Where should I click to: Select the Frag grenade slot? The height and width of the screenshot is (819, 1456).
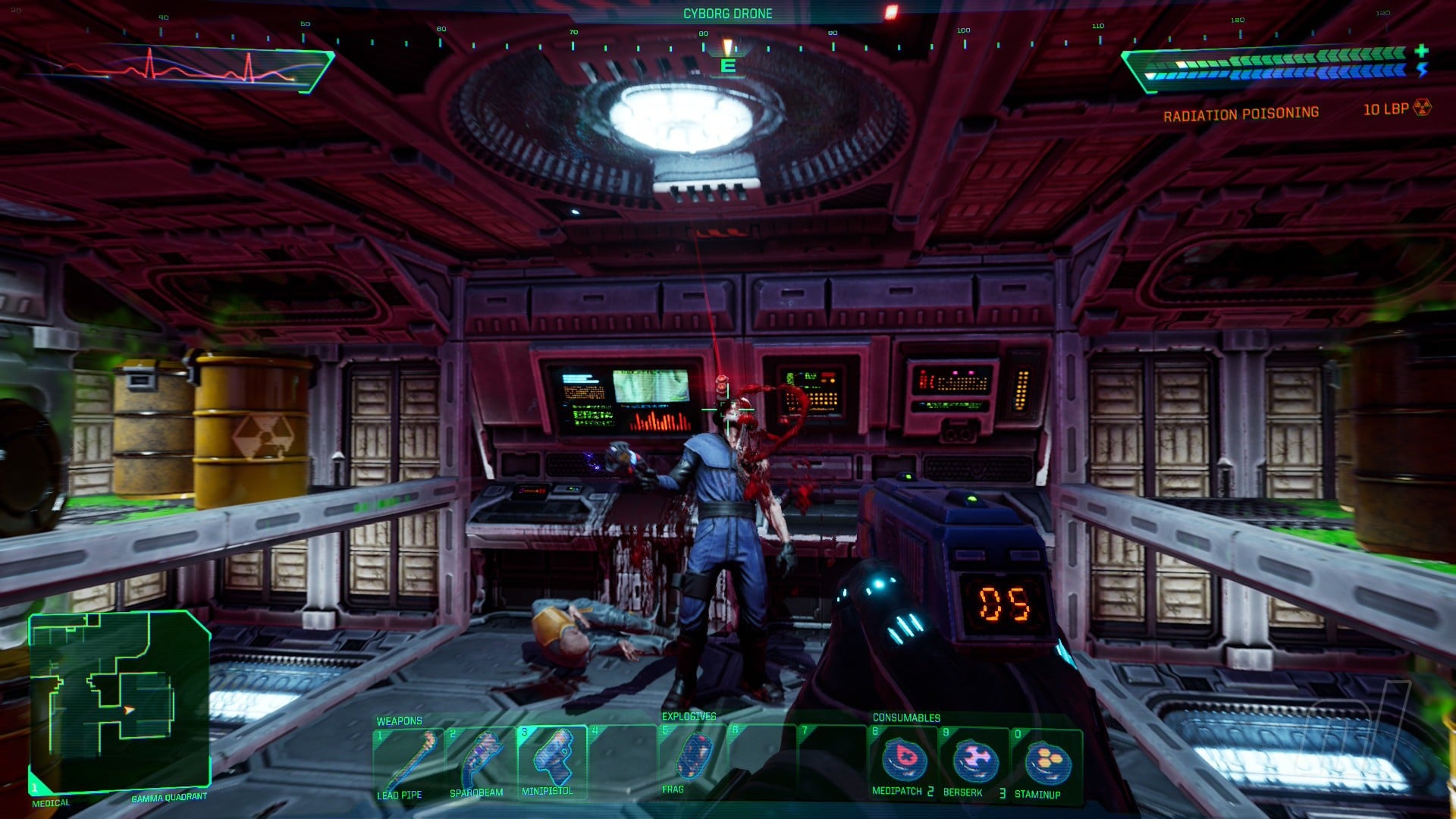pyautogui.click(x=692, y=759)
